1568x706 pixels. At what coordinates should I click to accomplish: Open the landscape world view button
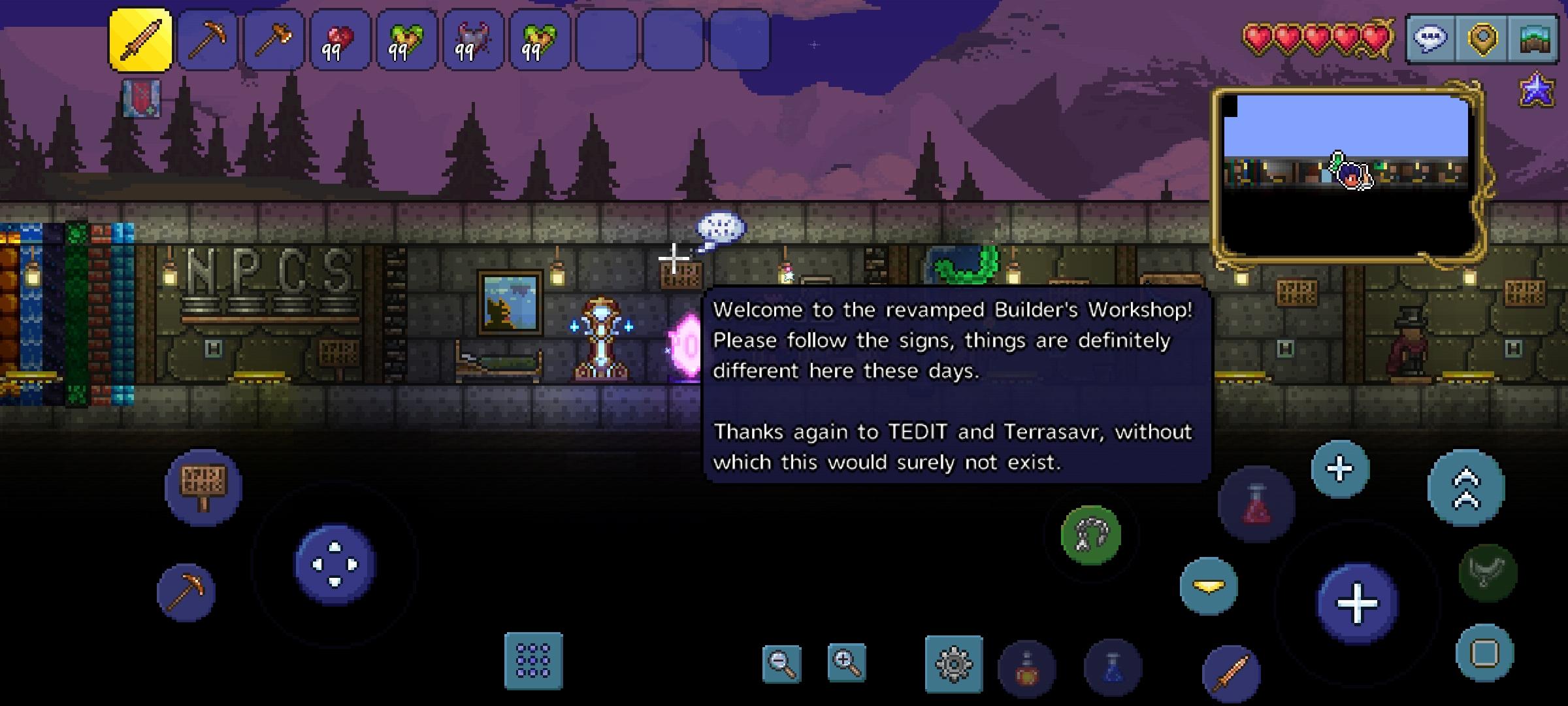[x=1535, y=39]
